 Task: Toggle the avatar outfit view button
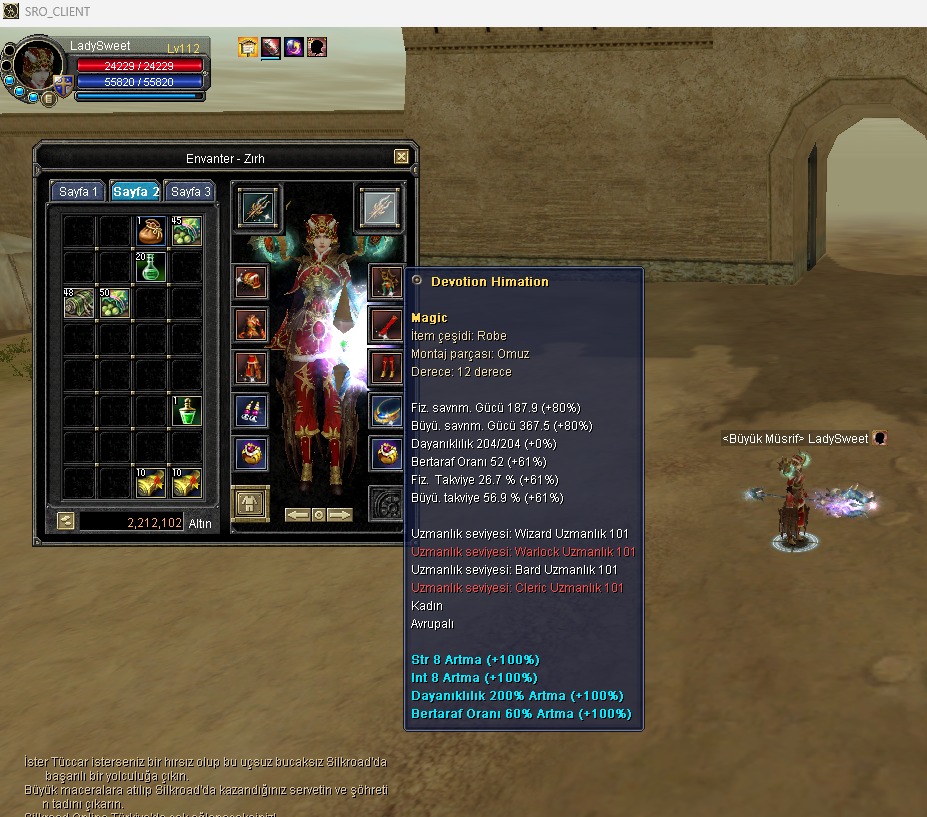click(x=250, y=502)
